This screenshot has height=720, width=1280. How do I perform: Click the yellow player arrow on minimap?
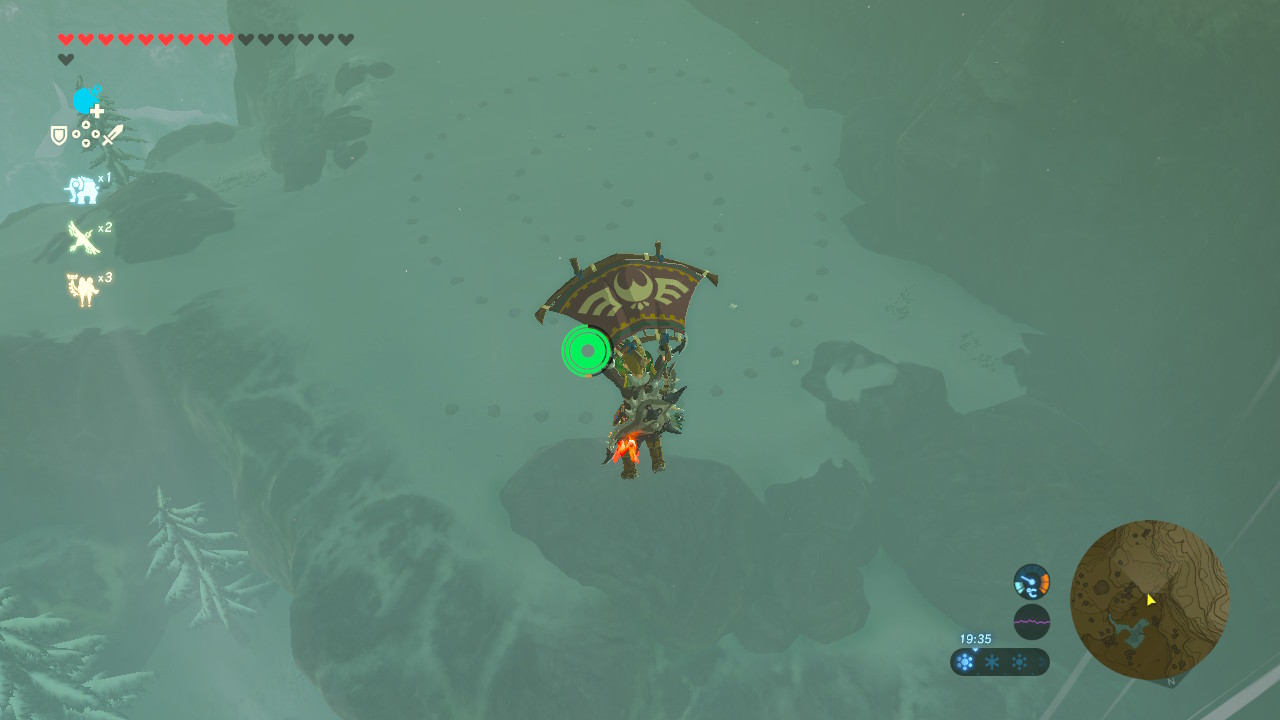[1150, 599]
